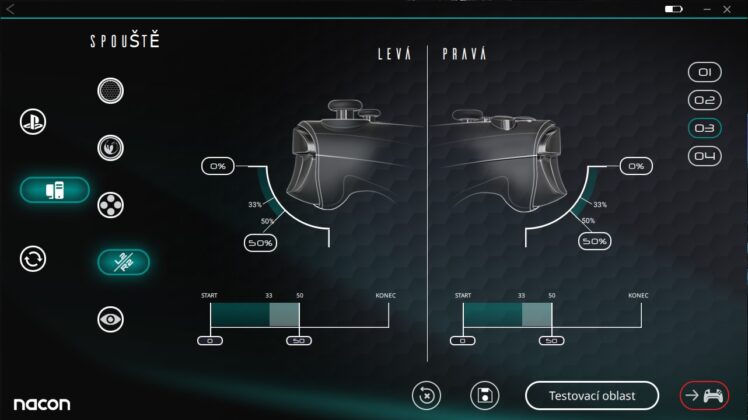Image resolution: width=748 pixels, height=420 pixels.
Task: Select profile slot 01
Action: 704,72
